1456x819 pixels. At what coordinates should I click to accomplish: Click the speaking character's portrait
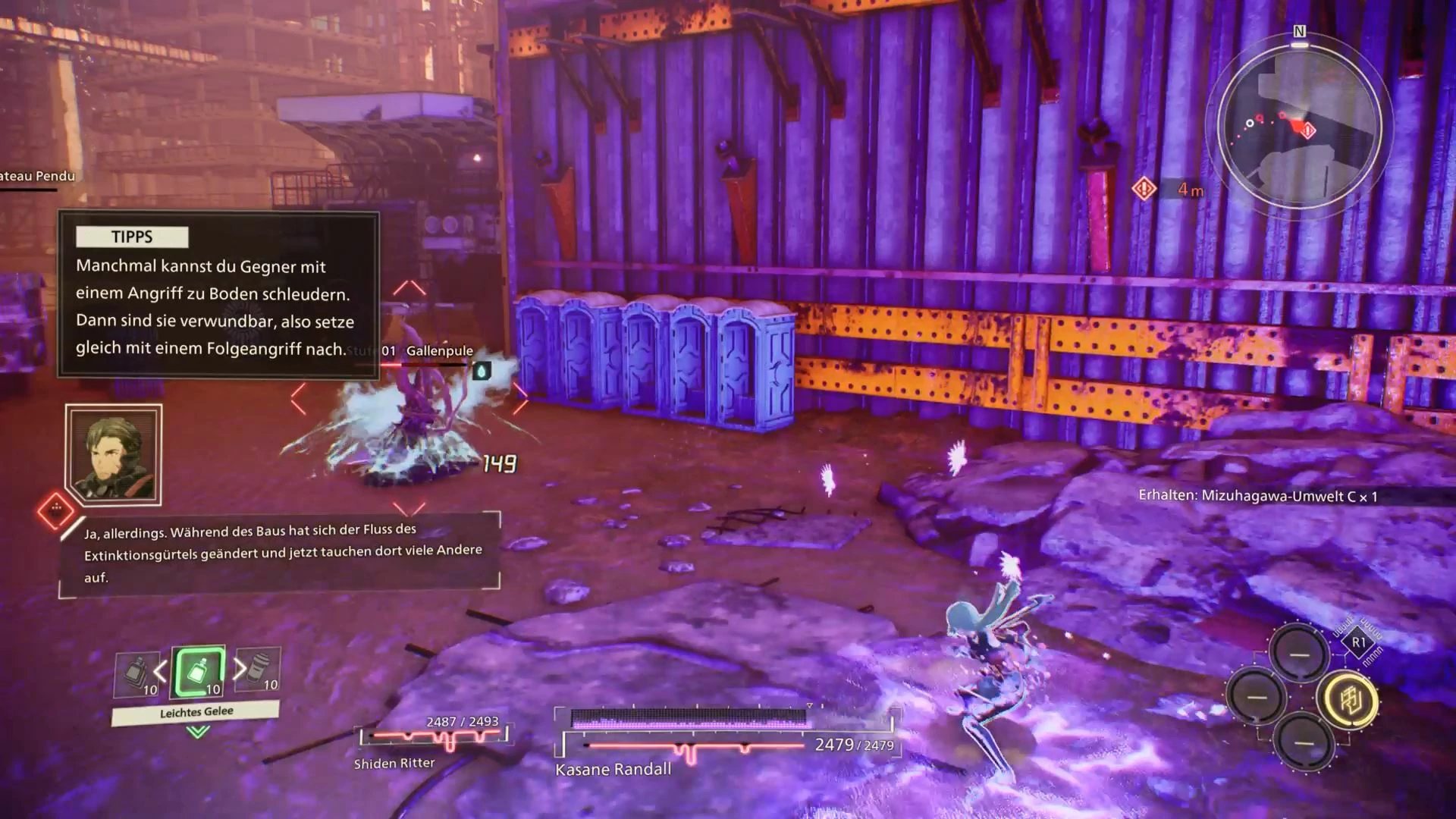[114, 455]
